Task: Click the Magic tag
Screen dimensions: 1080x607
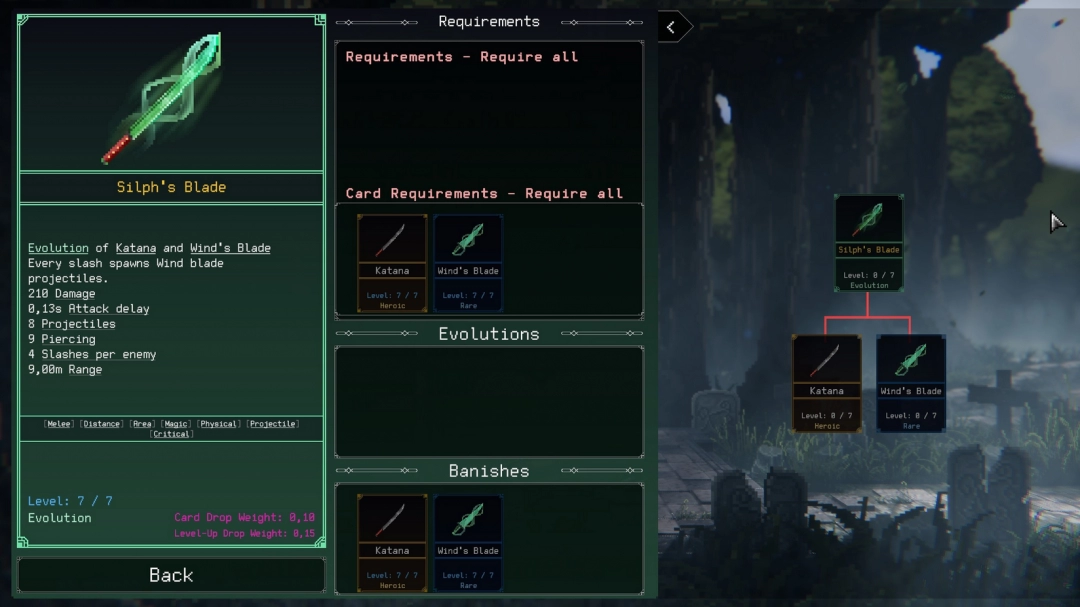Action: 176,424
